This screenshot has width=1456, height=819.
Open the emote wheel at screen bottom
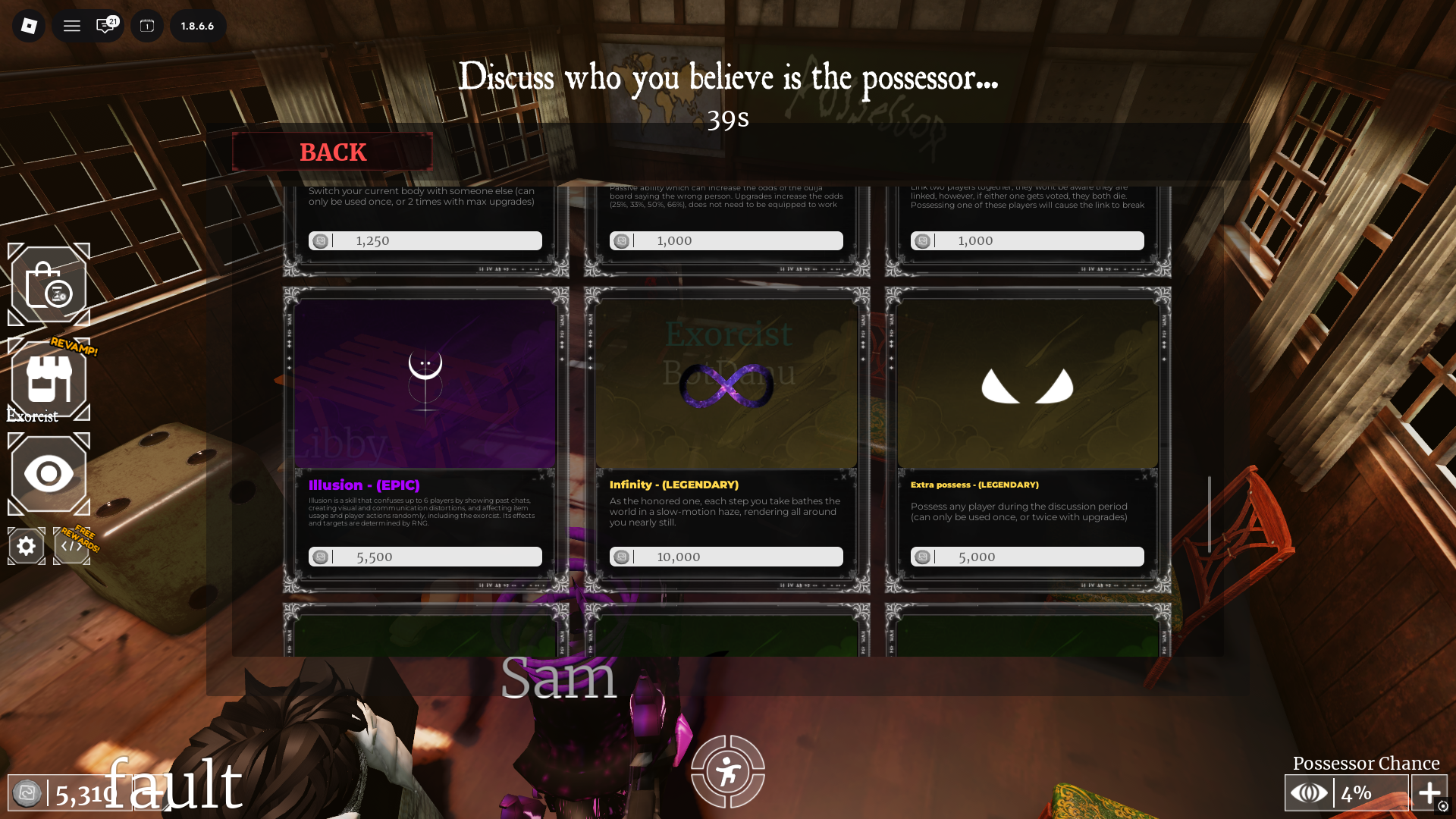click(727, 770)
